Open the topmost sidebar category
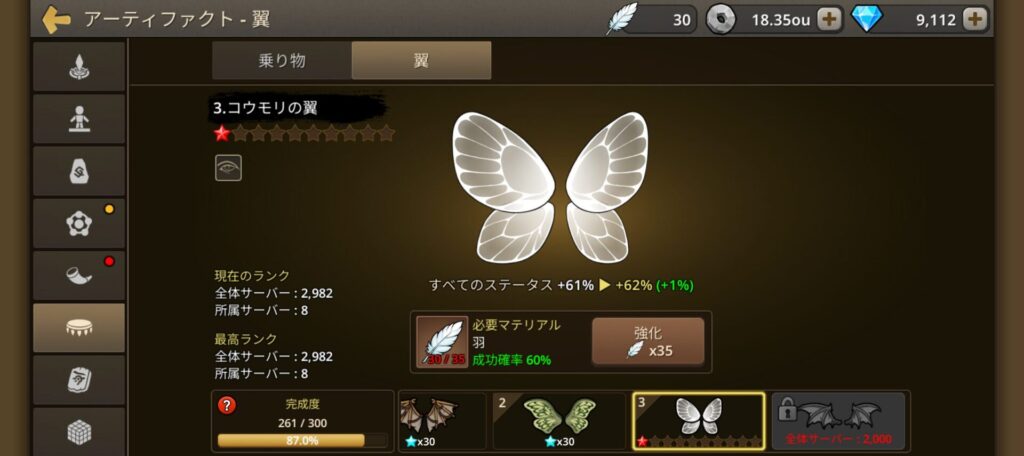1024x456 pixels. [79, 67]
